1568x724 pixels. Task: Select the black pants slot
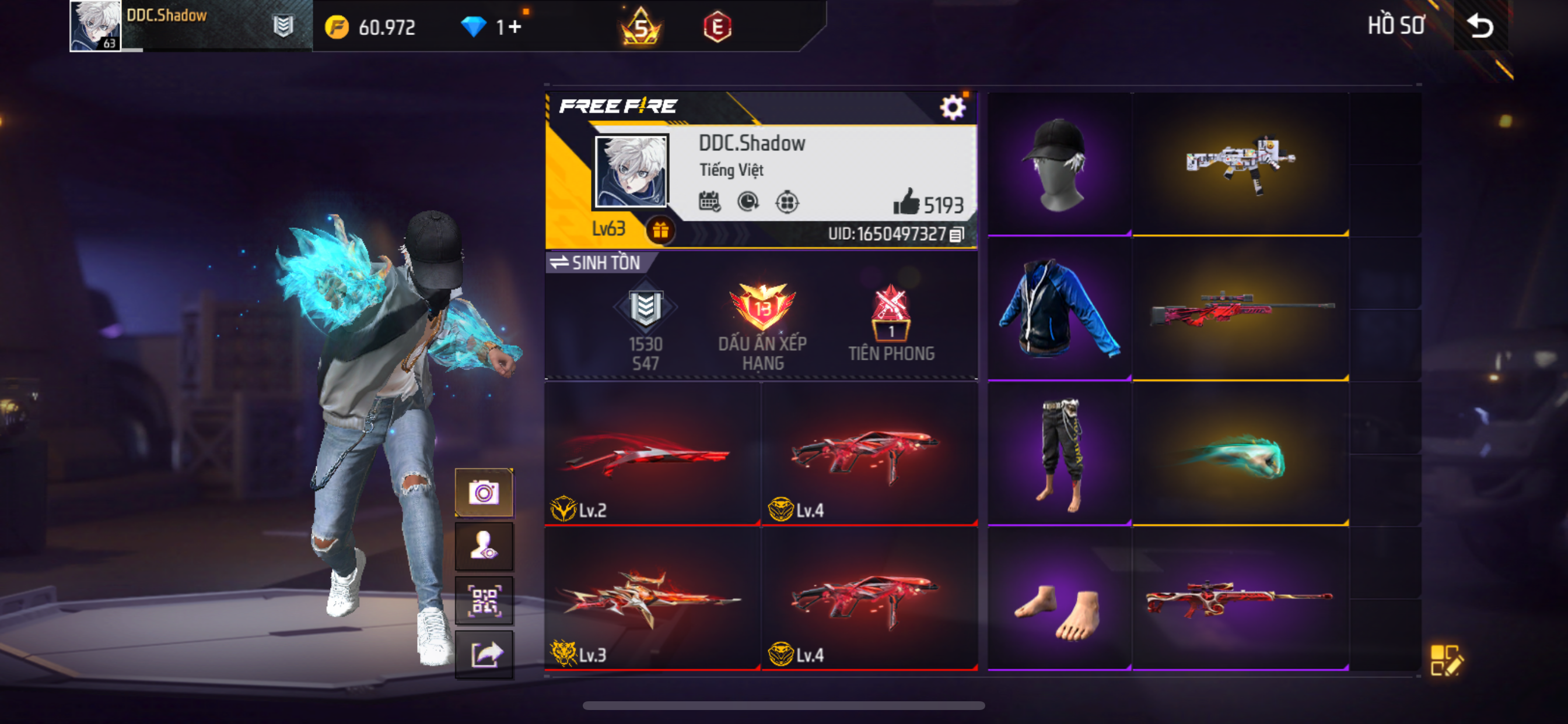(x=1058, y=454)
